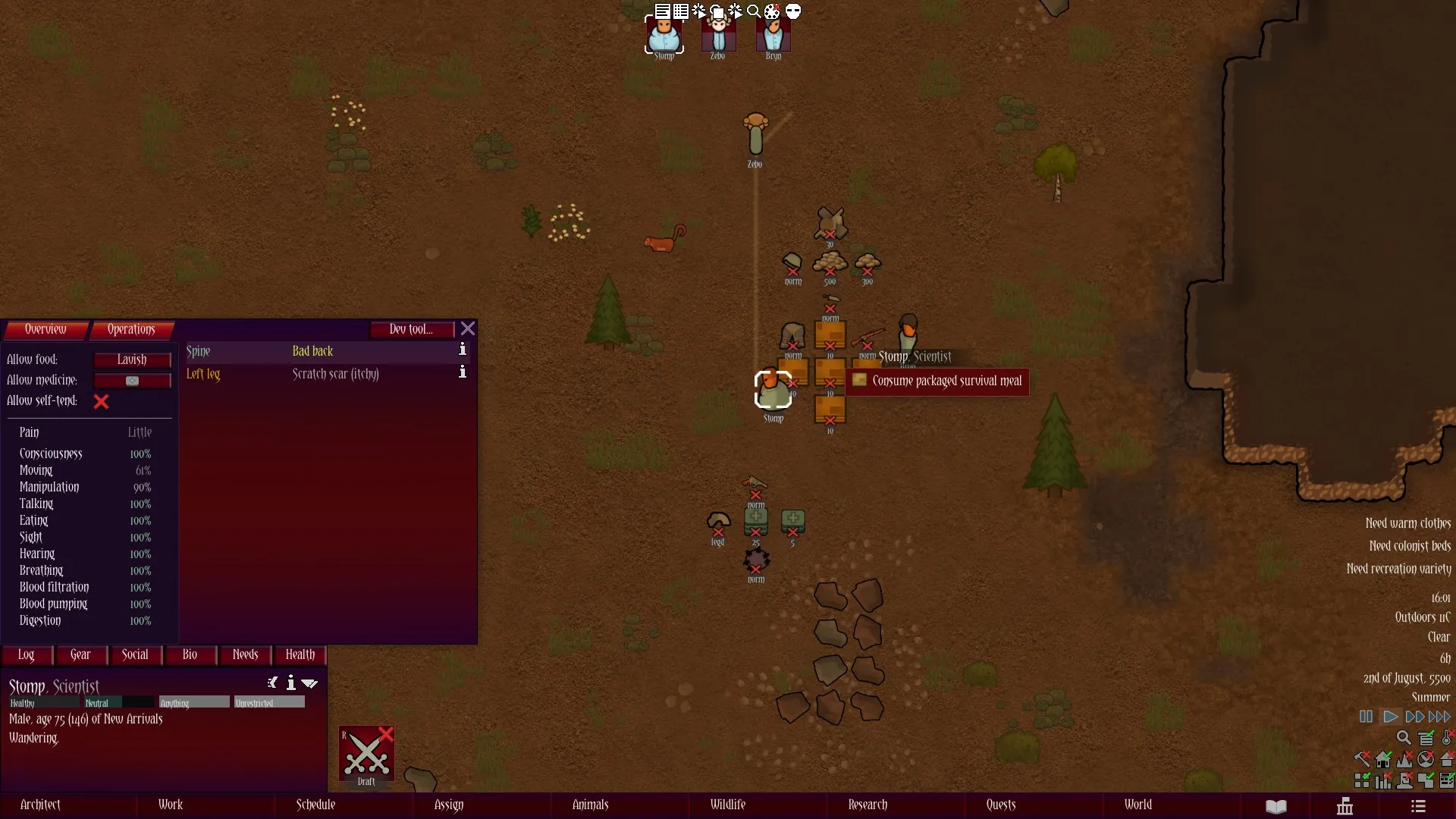Close the health panel
Screen dimensions: 1456x819
click(468, 328)
